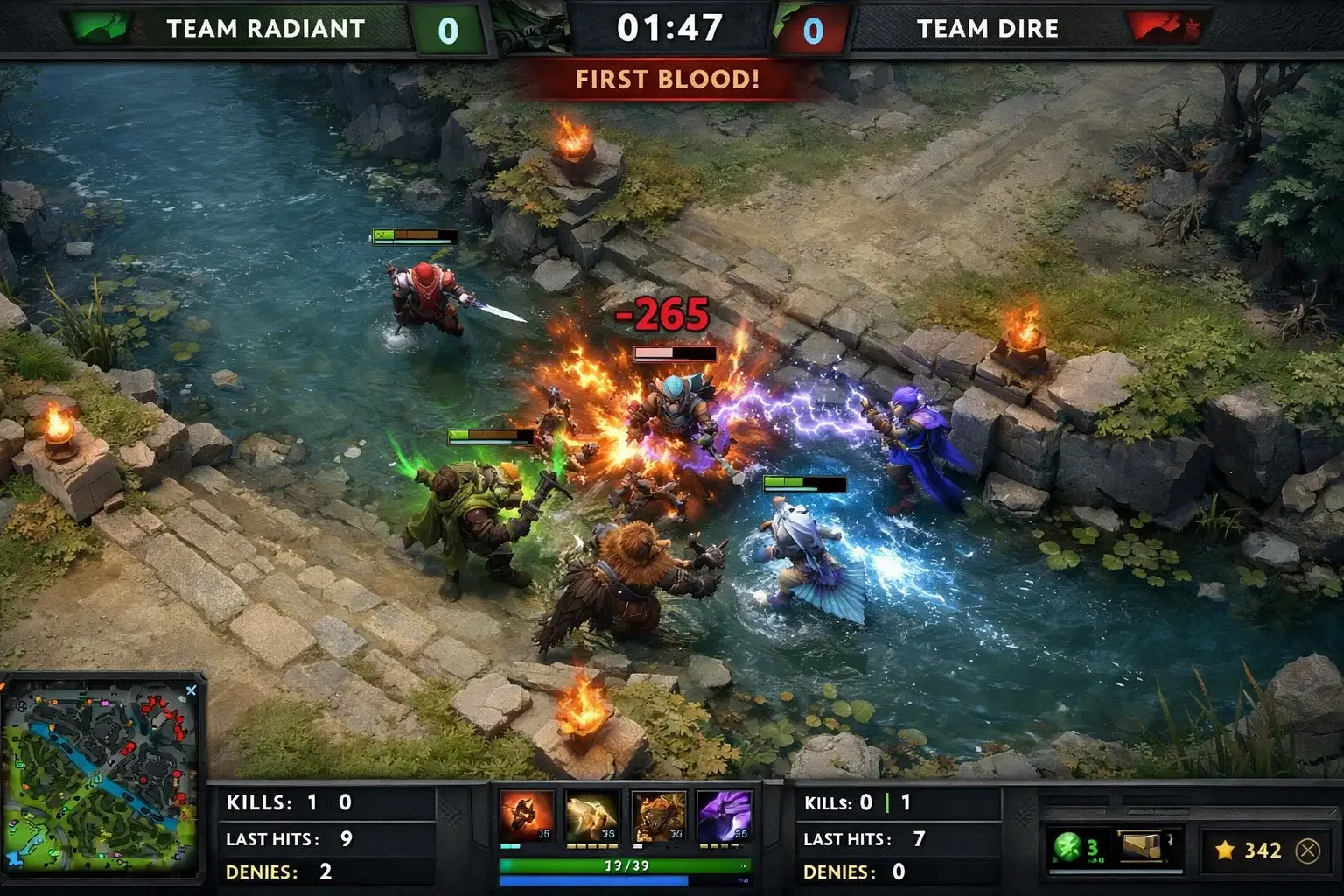Viewport: 1344px width, 896px height.
Task: Open the game clock showing 01:47
Action: [671, 26]
